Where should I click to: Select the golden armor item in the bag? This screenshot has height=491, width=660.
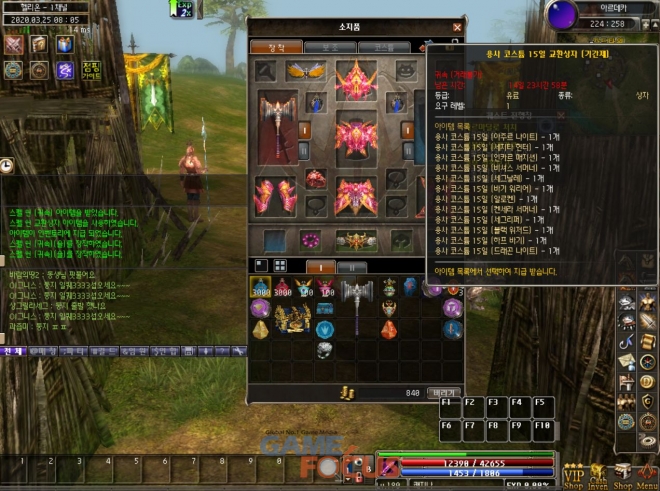294,319
